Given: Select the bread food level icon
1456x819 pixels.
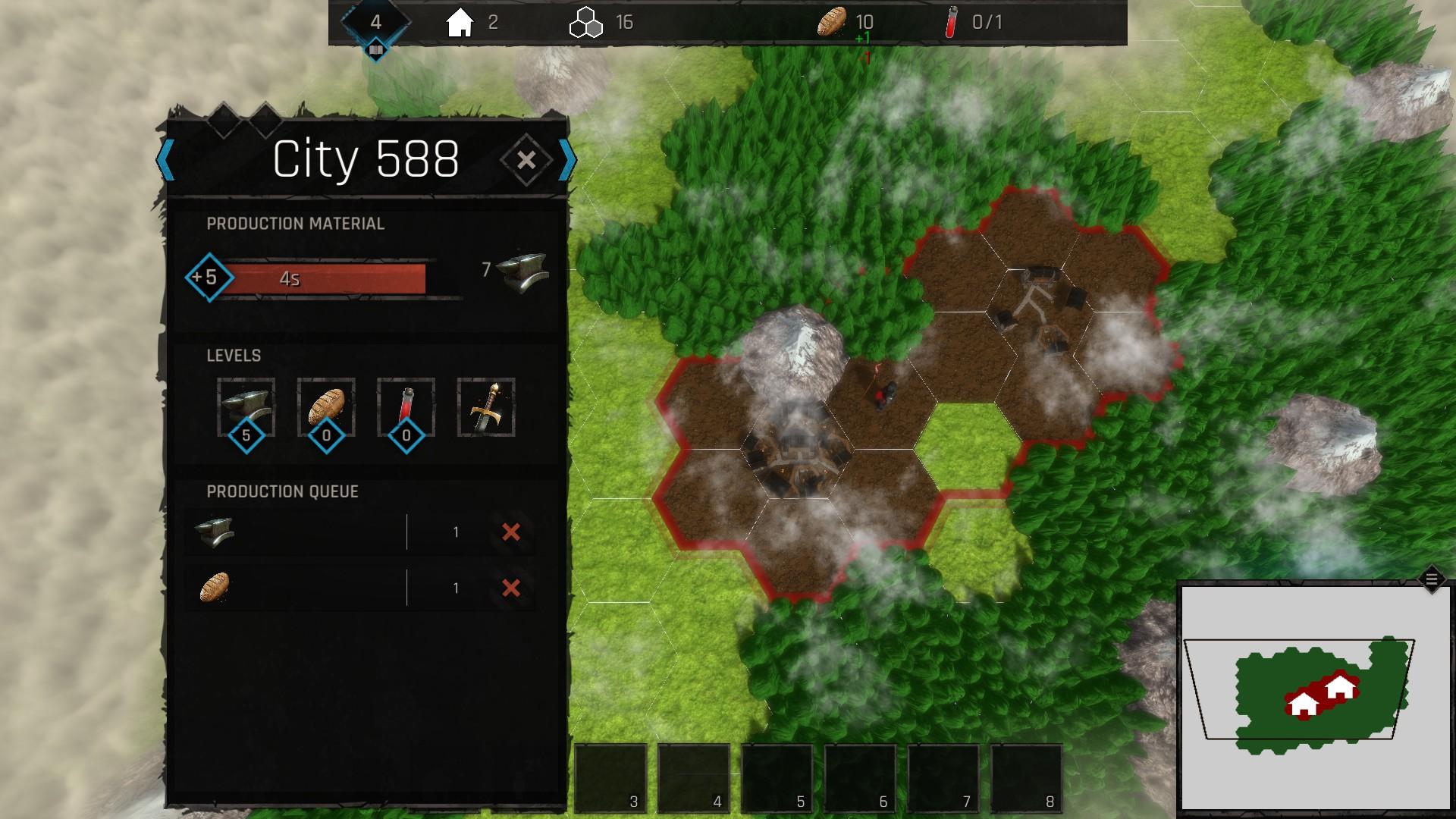Looking at the screenshot, I should [326, 408].
